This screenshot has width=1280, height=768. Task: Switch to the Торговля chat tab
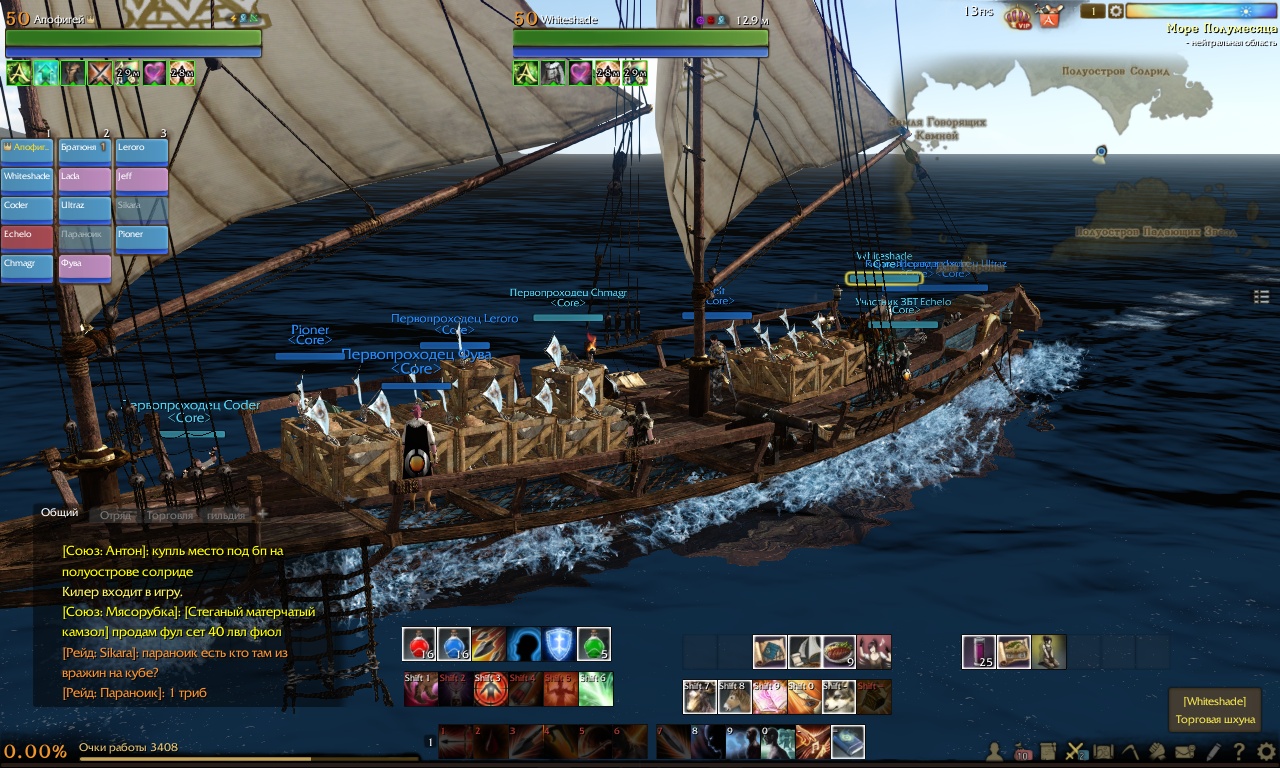coord(169,515)
